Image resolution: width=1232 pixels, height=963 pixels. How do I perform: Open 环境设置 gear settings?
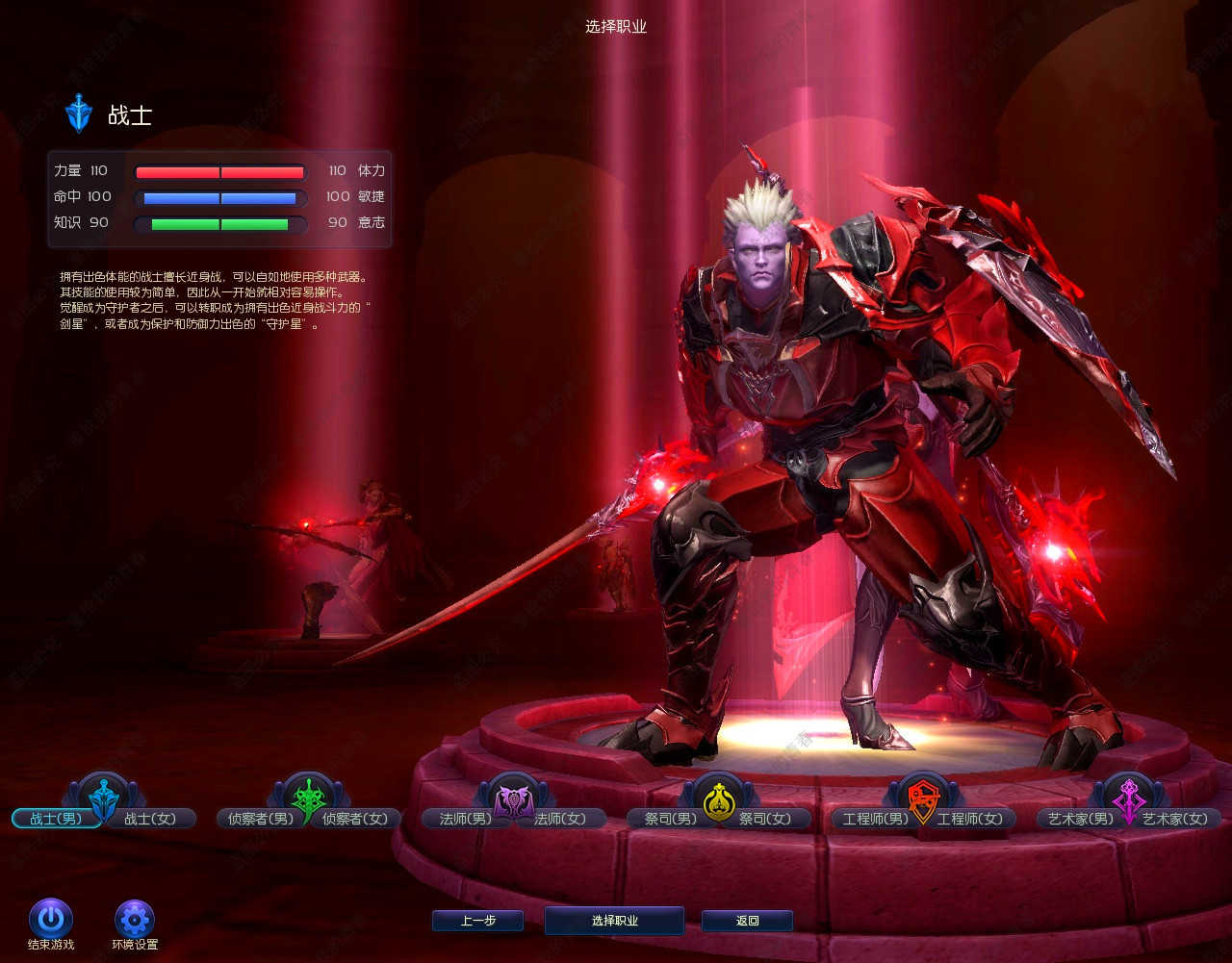[x=135, y=919]
